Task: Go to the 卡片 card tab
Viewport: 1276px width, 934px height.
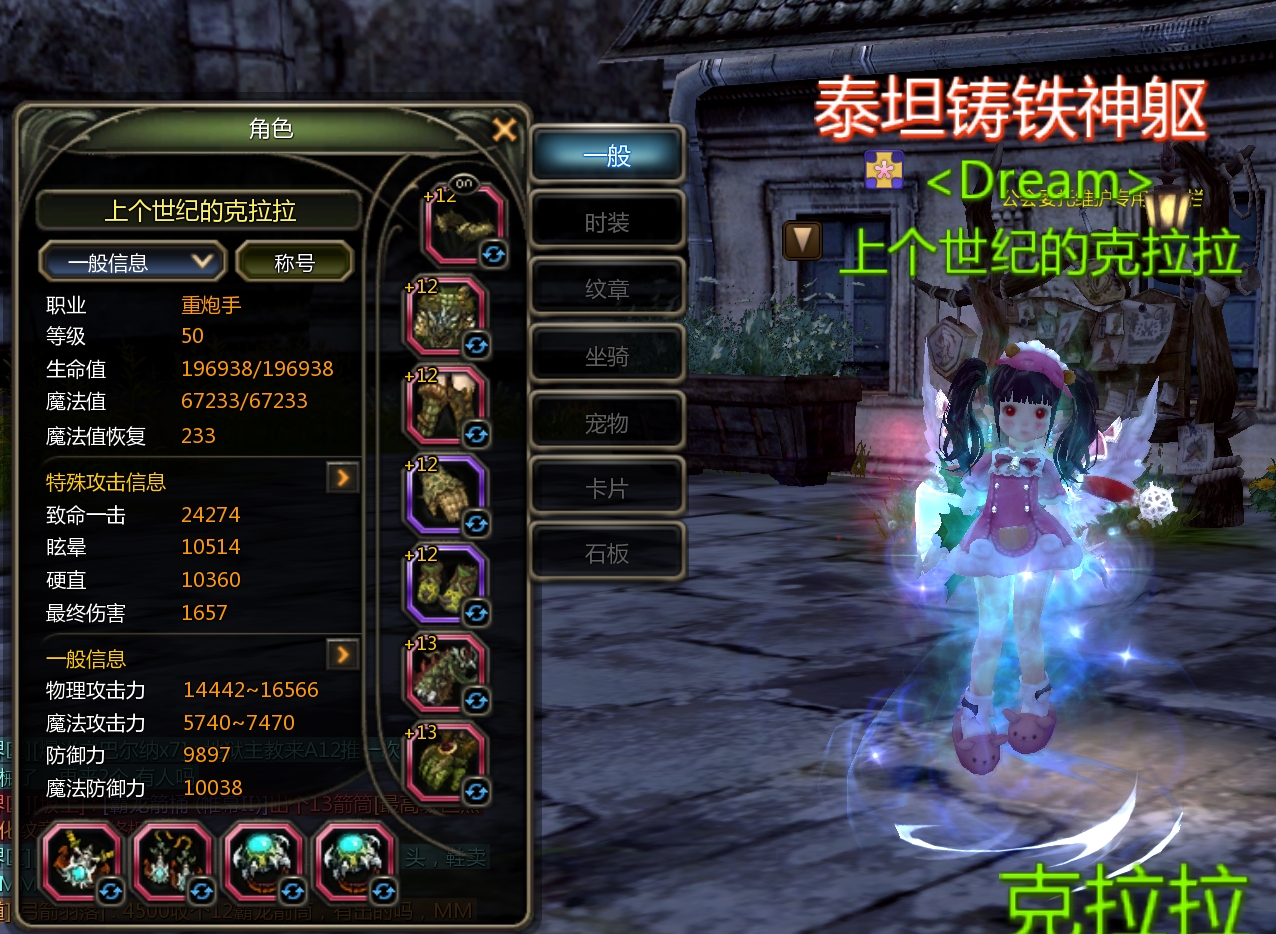Action: (x=607, y=488)
